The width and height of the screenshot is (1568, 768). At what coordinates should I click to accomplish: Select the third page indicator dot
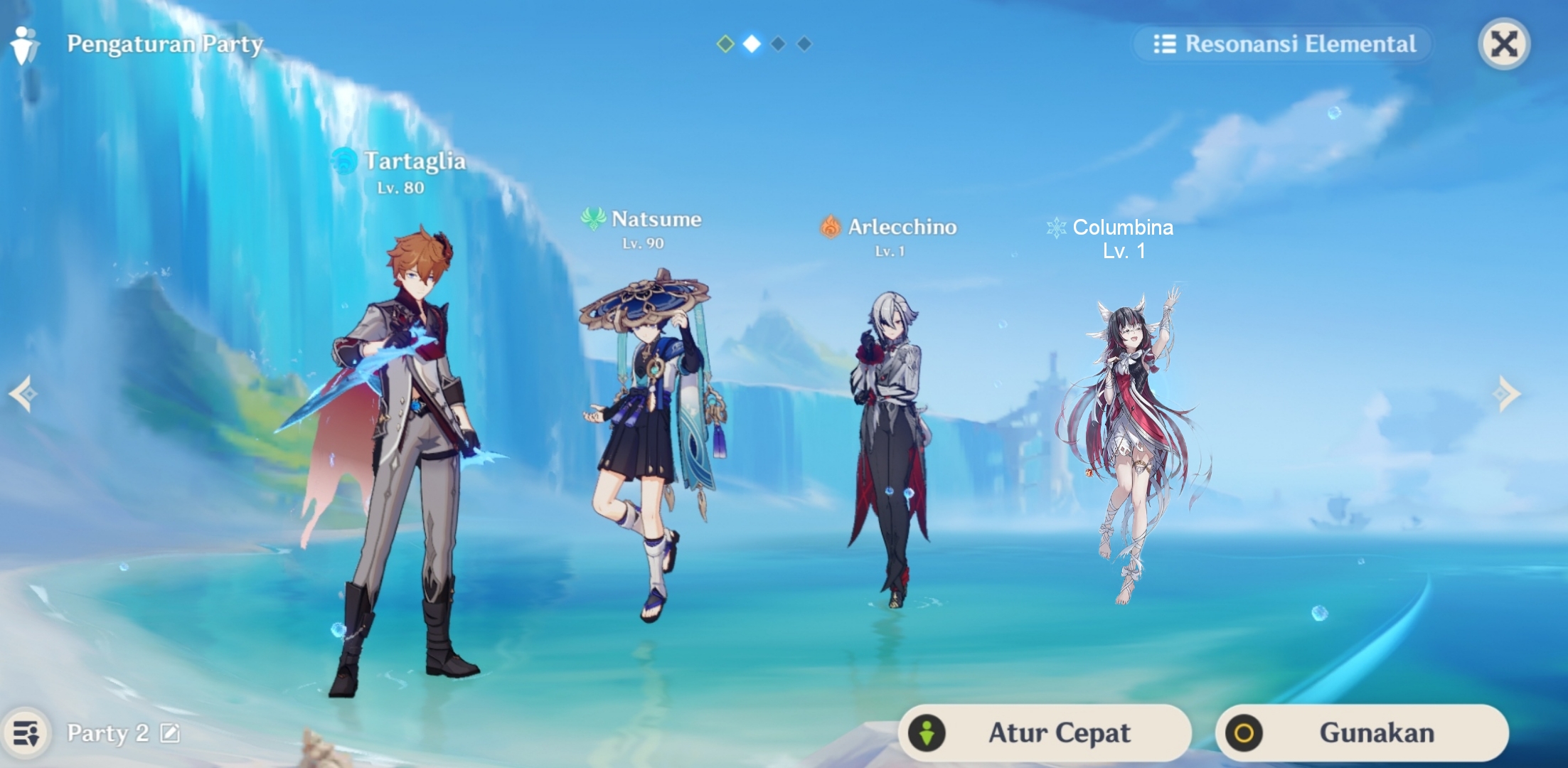pos(777,43)
